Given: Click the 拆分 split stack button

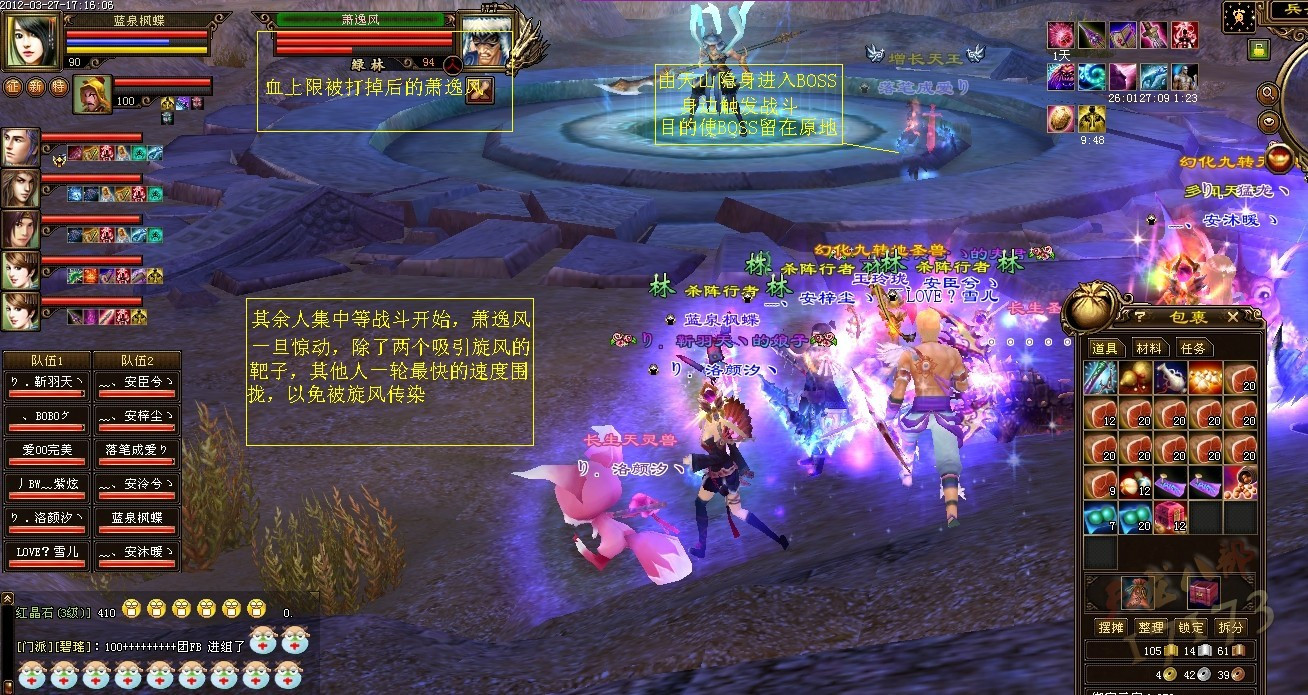Looking at the screenshot, I should point(1230,628).
